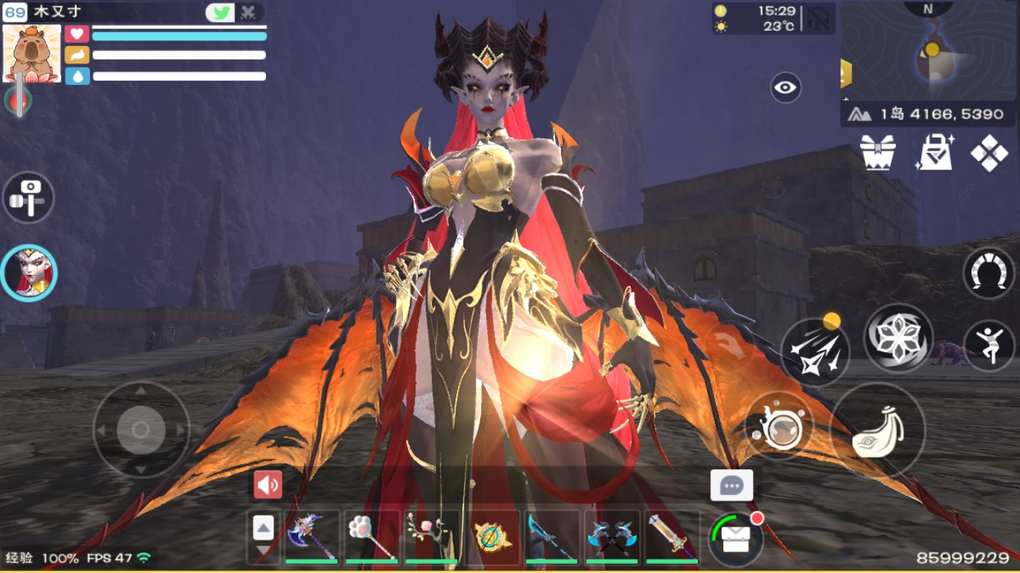Select the crossed blue axes hotbar slot
1020x573 pixels.
(611, 537)
